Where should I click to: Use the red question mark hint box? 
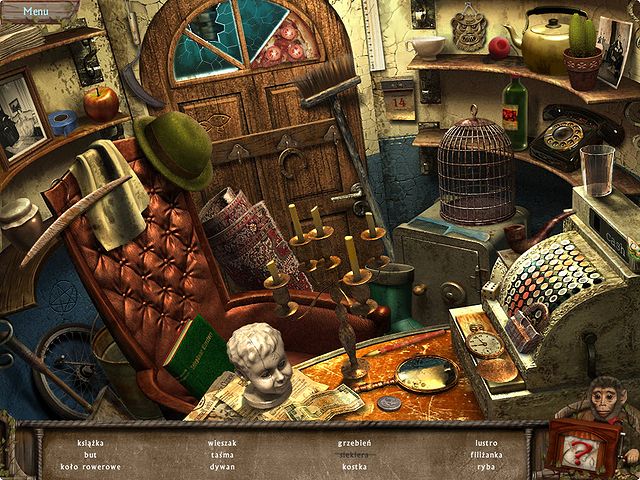pos(580,453)
